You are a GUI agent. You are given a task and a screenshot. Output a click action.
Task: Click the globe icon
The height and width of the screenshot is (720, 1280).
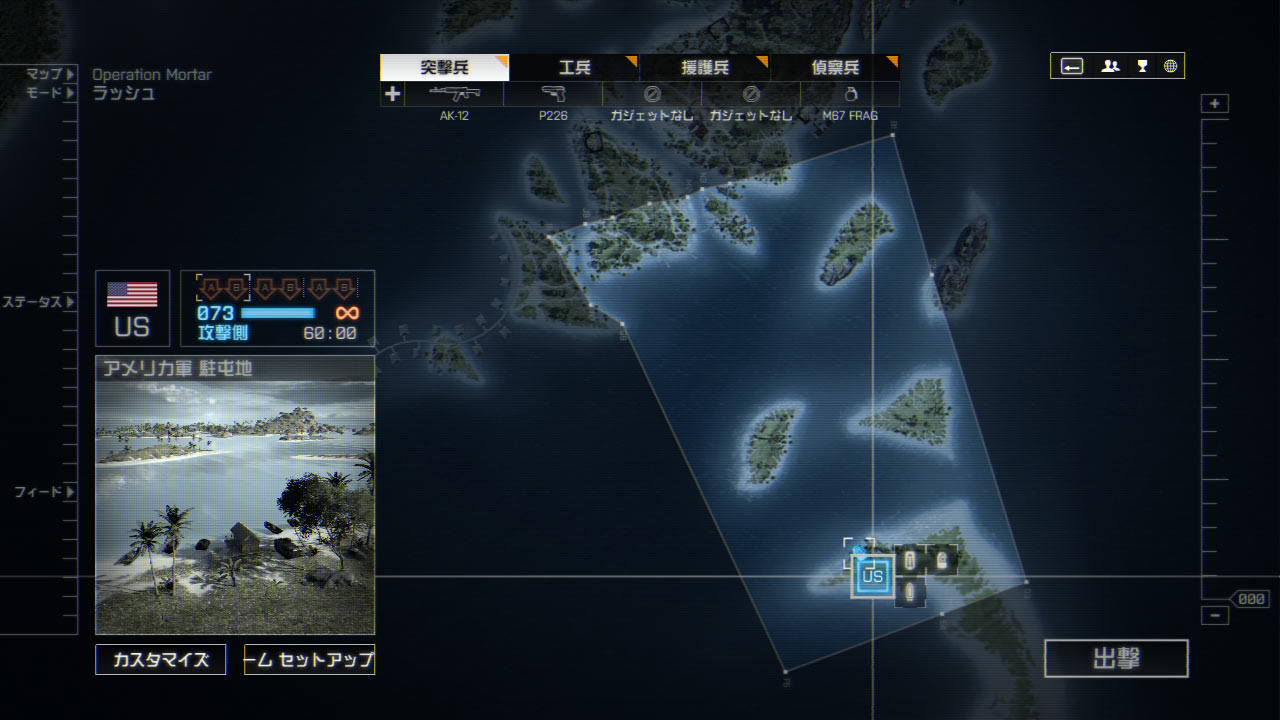click(x=1170, y=66)
